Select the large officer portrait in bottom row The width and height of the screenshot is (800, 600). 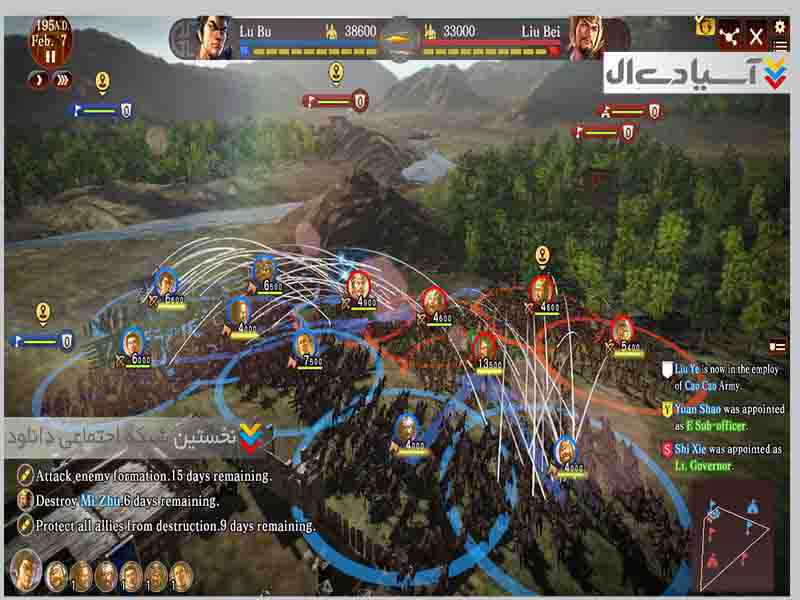25,571
